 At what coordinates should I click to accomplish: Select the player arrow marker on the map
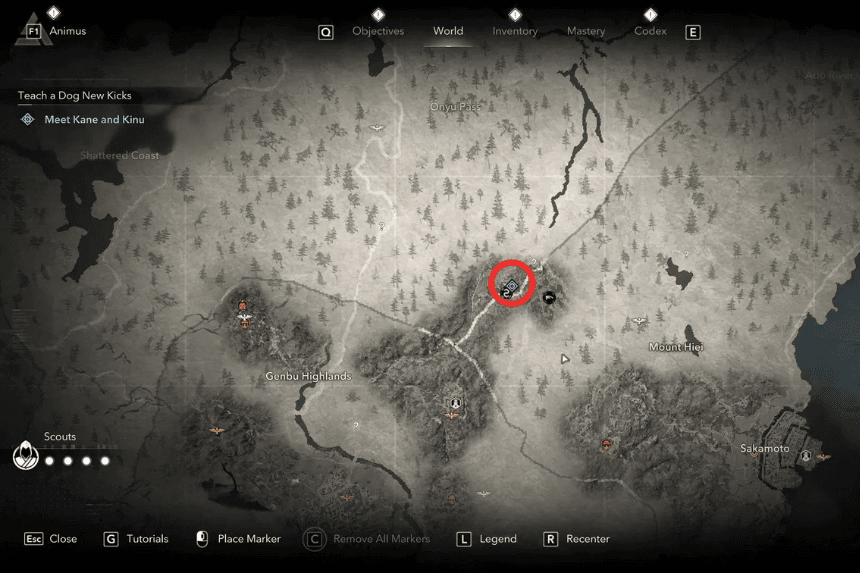[x=565, y=357]
